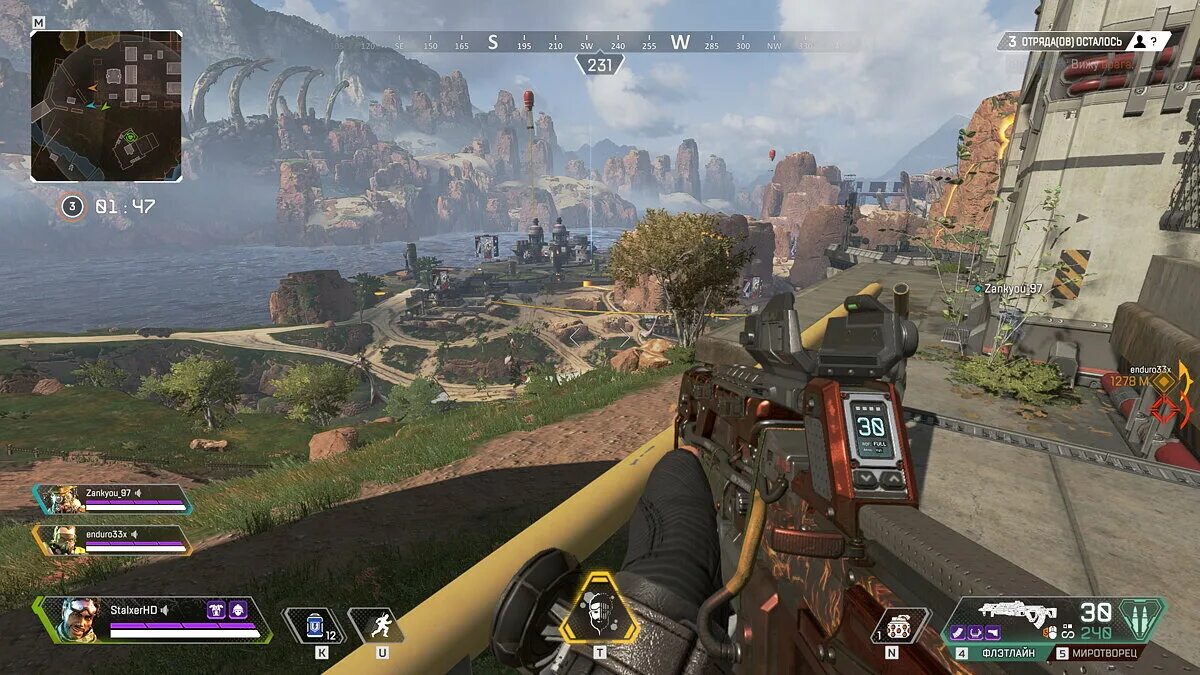Click the round 3 ring indicator
The width and height of the screenshot is (1200, 675).
click(x=72, y=207)
